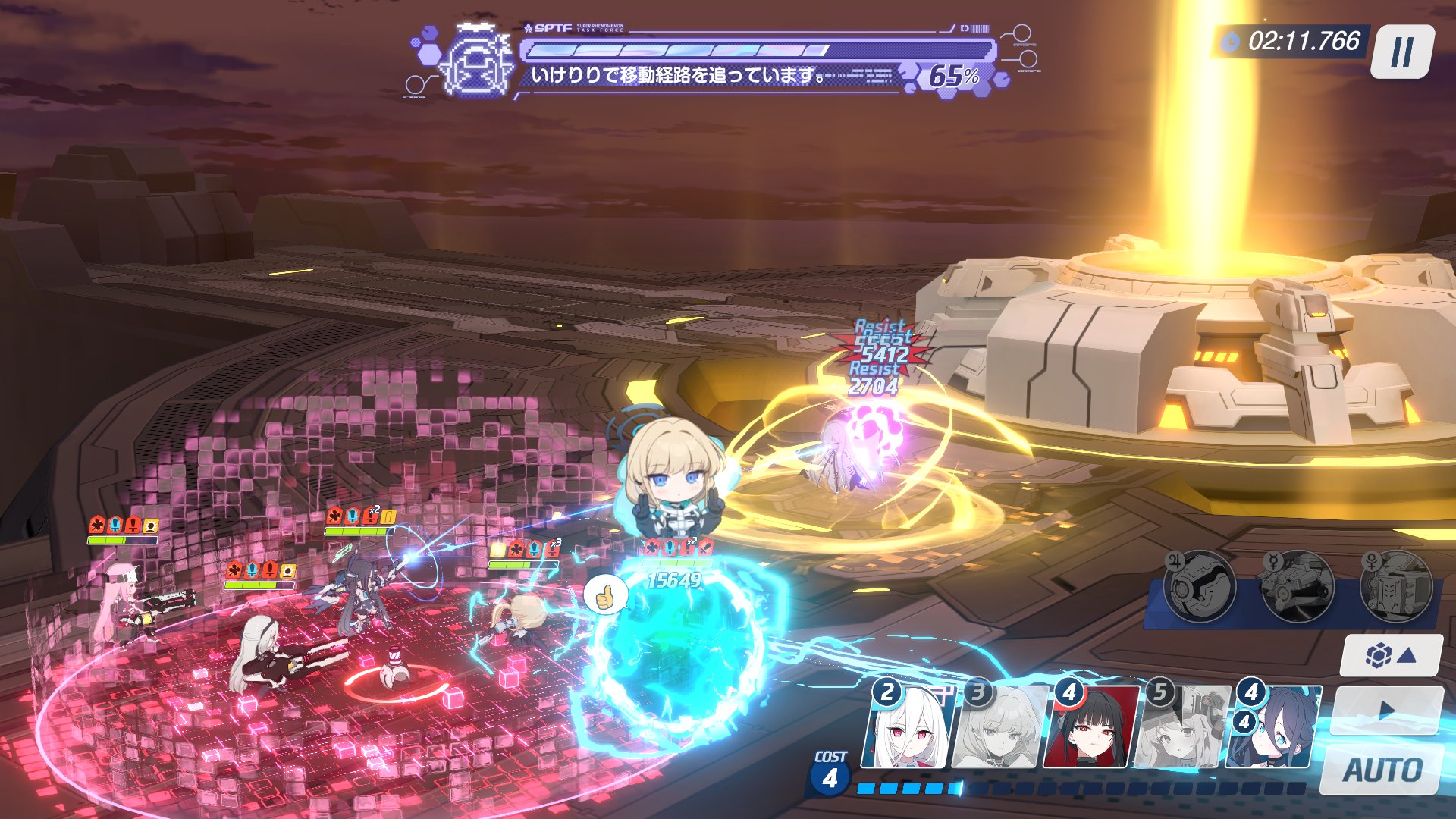Image resolution: width=1456 pixels, height=819 pixels.
Task: Activate the black-haired girl's red skill card
Action: pos(1091,726)
